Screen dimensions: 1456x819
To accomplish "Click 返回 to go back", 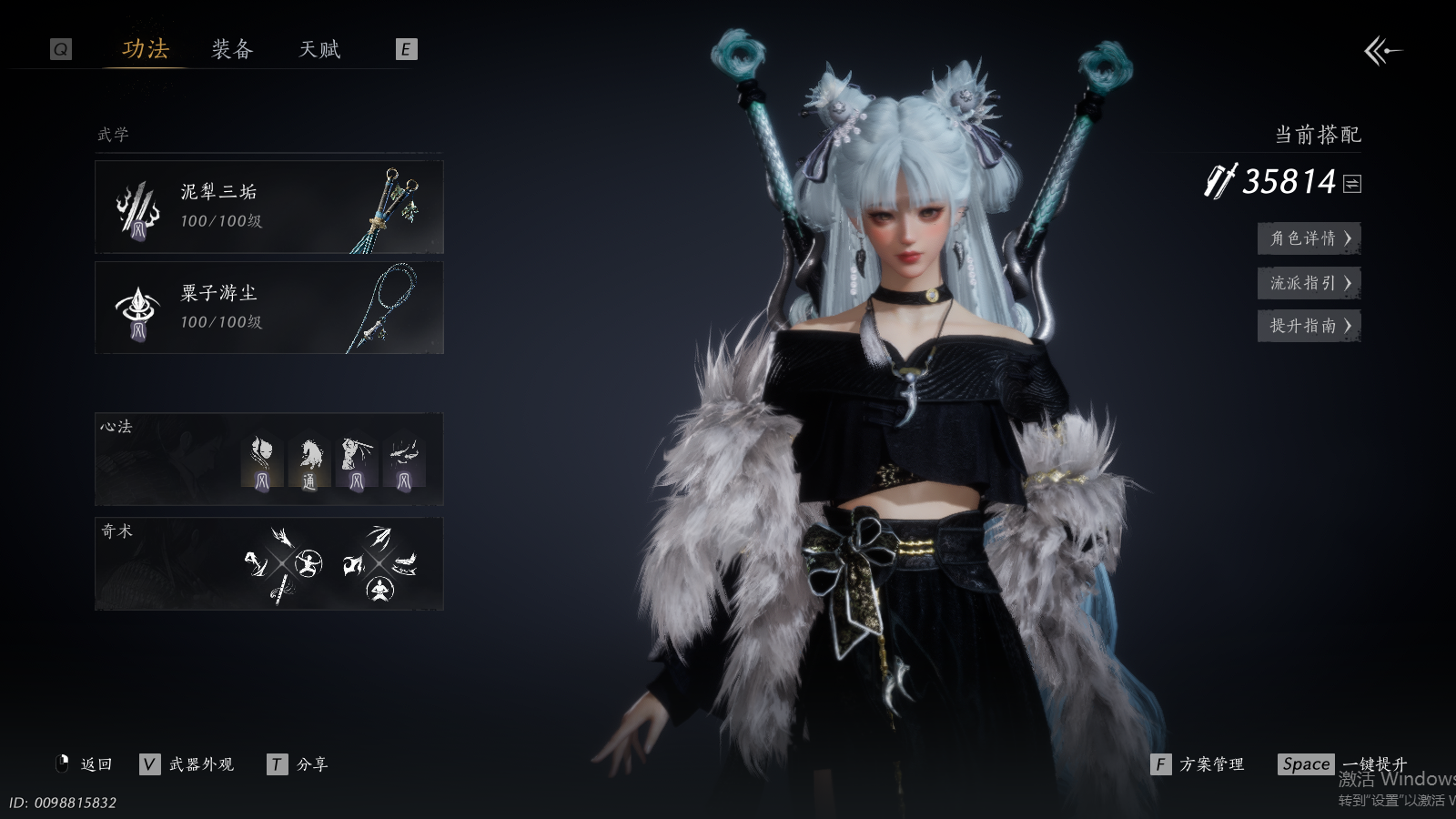I will [x=86, y=764].
